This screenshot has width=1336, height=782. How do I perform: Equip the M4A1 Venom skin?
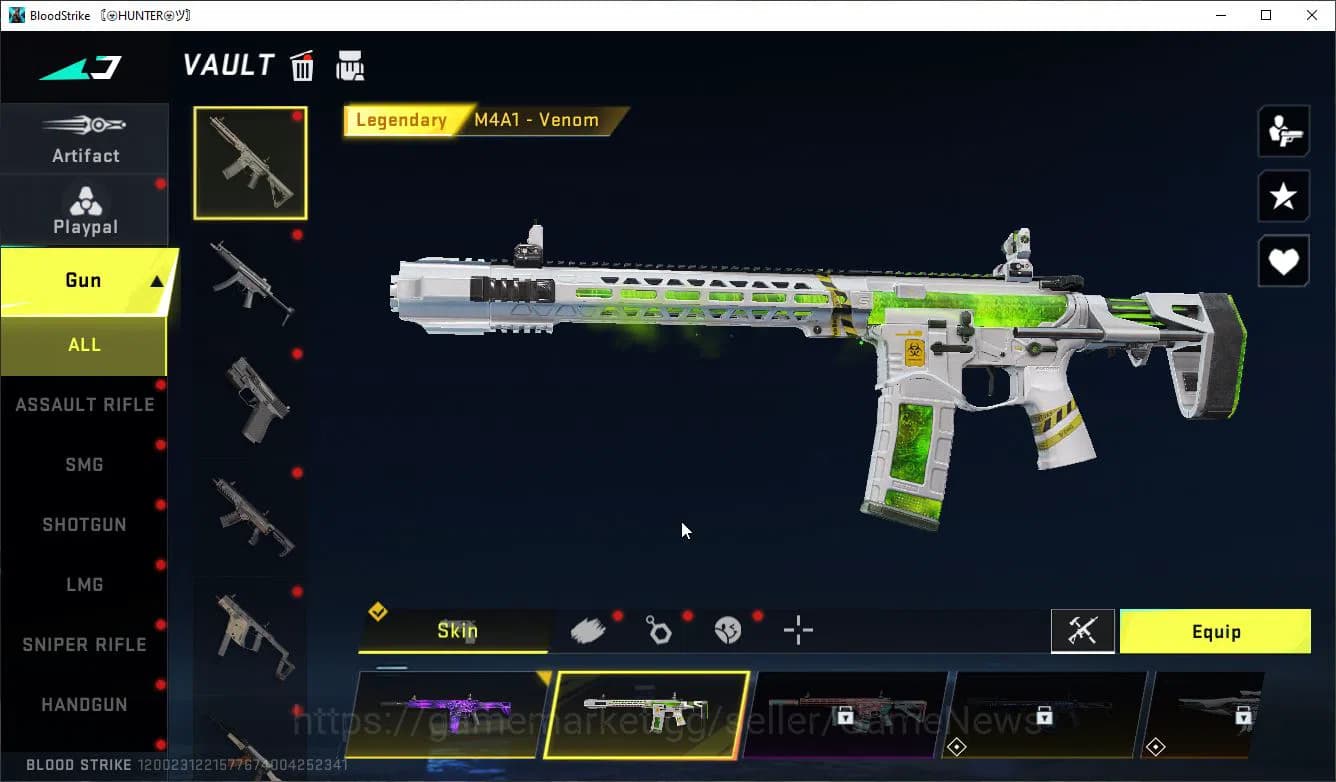tap(1215, 632)
